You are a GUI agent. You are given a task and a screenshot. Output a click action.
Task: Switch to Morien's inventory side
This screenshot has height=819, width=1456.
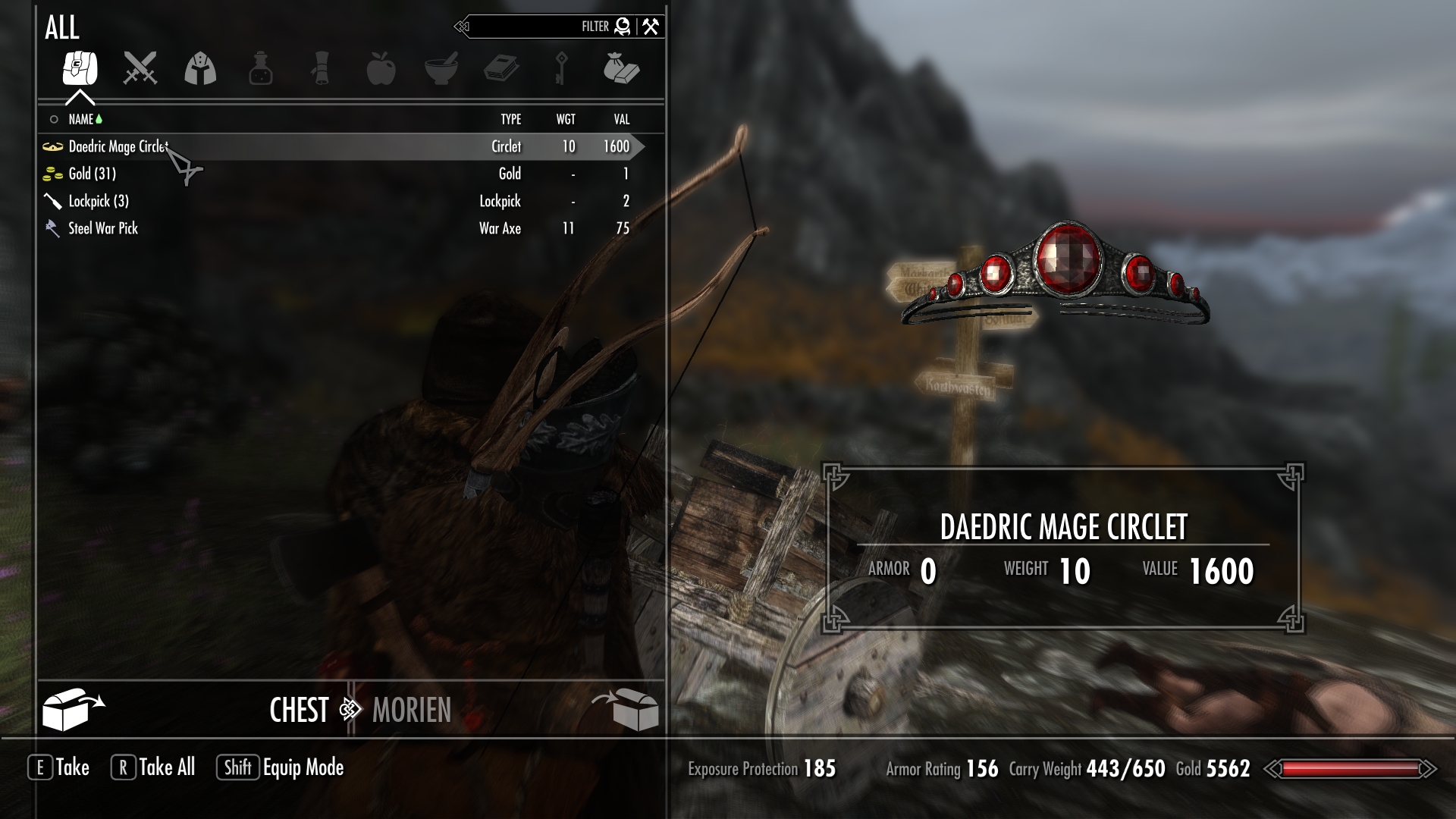412,711
